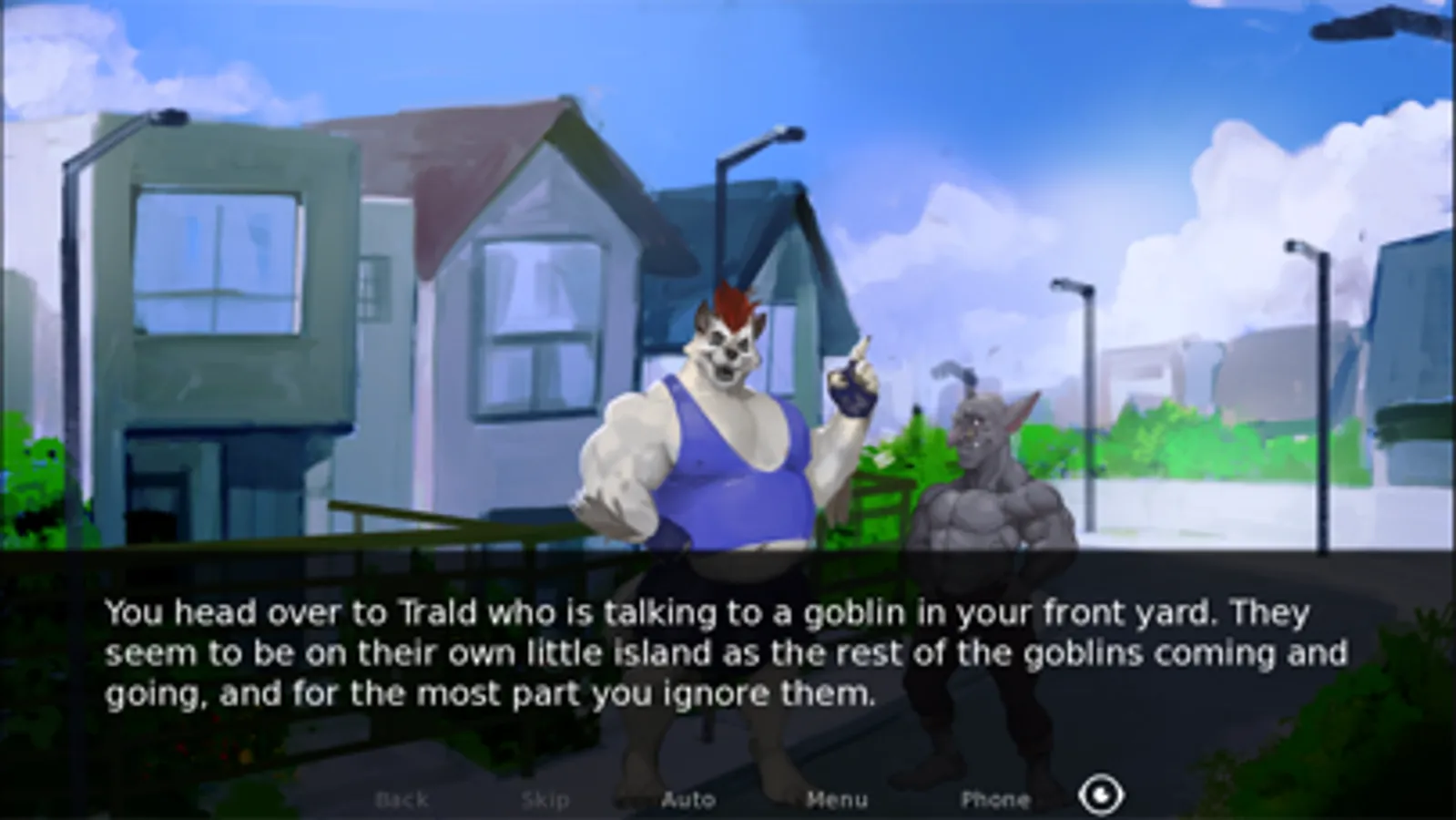Open the Phone interface

tap(996, 799)
